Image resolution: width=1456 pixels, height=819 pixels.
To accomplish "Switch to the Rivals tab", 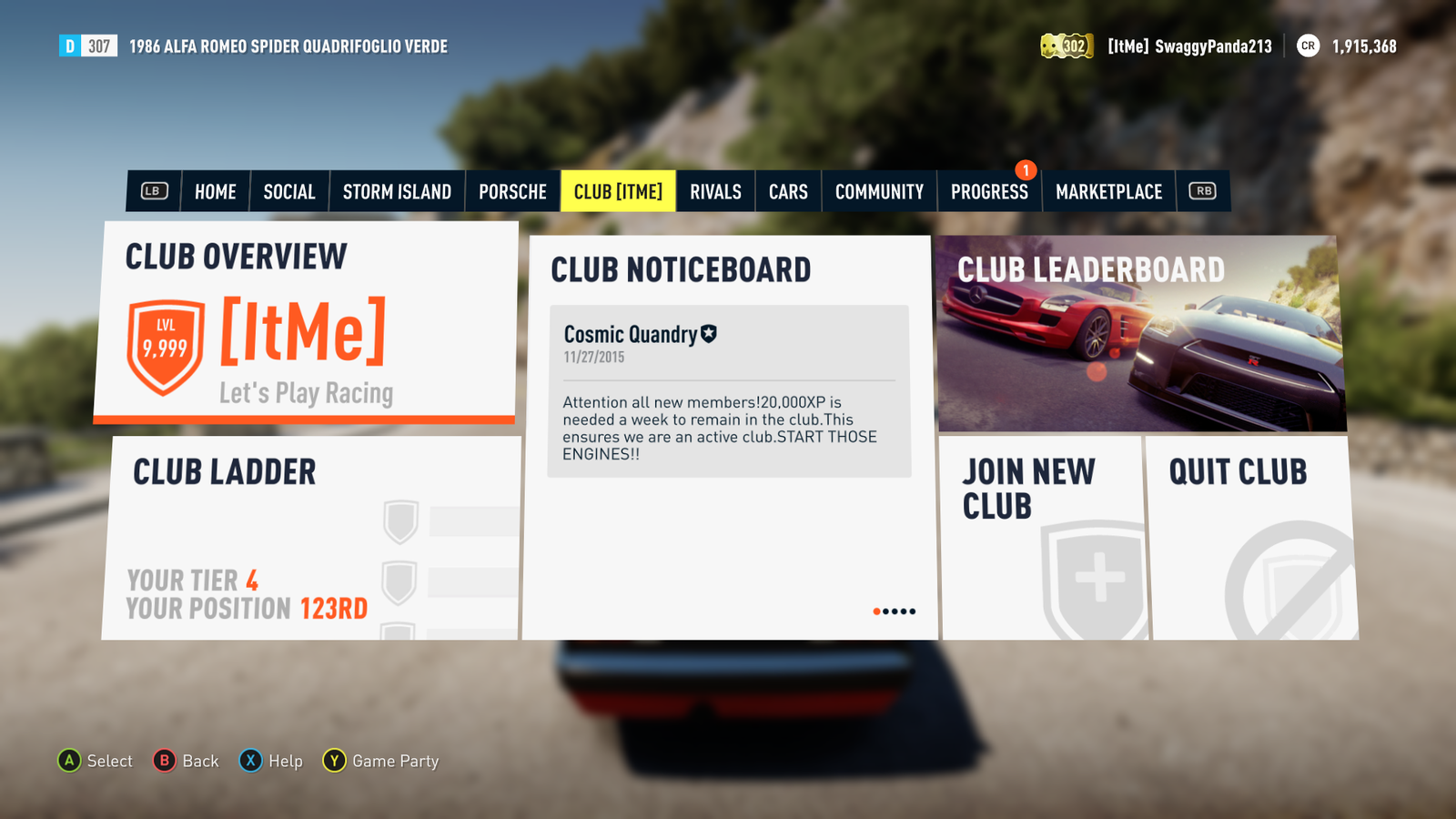I will click(x=715, y=192).
